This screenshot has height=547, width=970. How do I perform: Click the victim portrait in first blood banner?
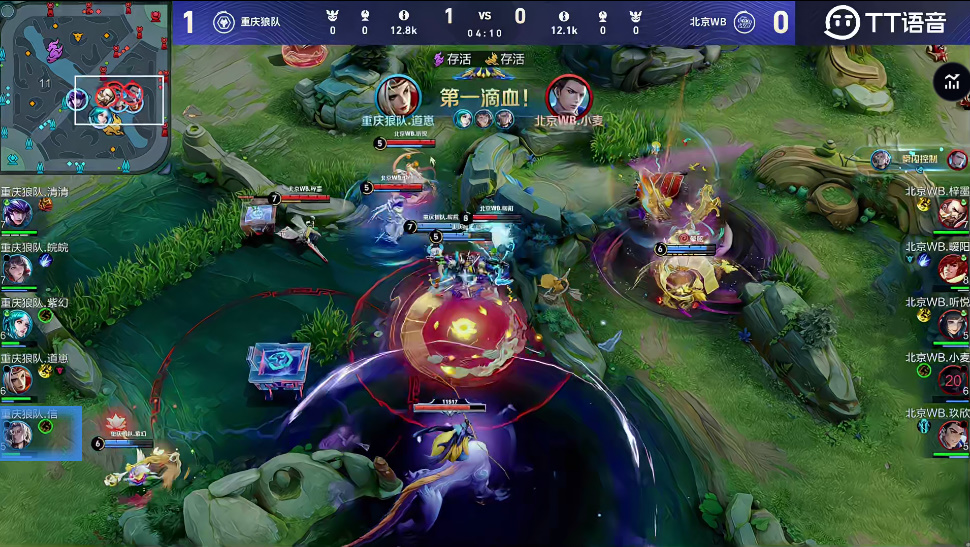(568, 96)
